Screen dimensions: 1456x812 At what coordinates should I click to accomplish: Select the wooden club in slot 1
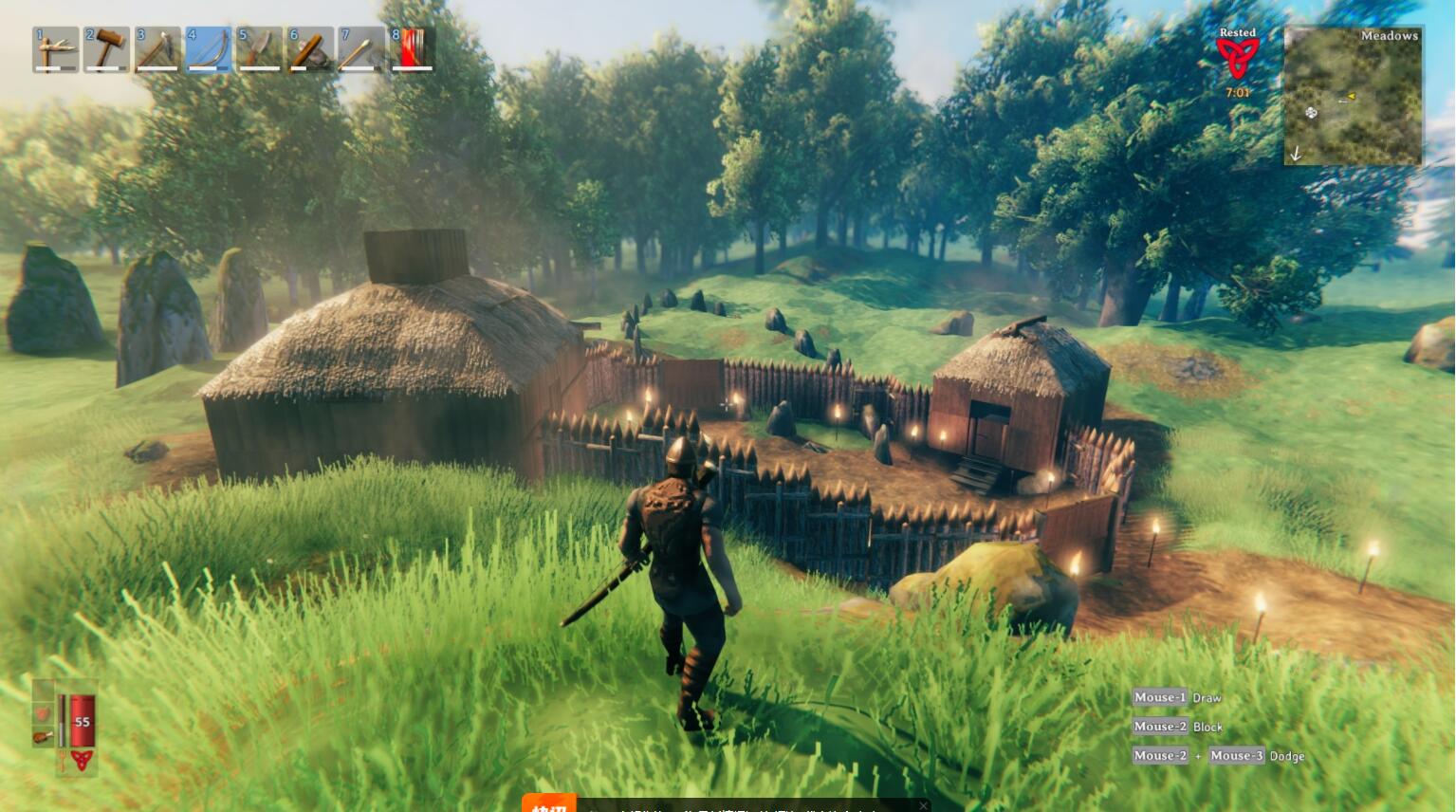tap(55, 49)
